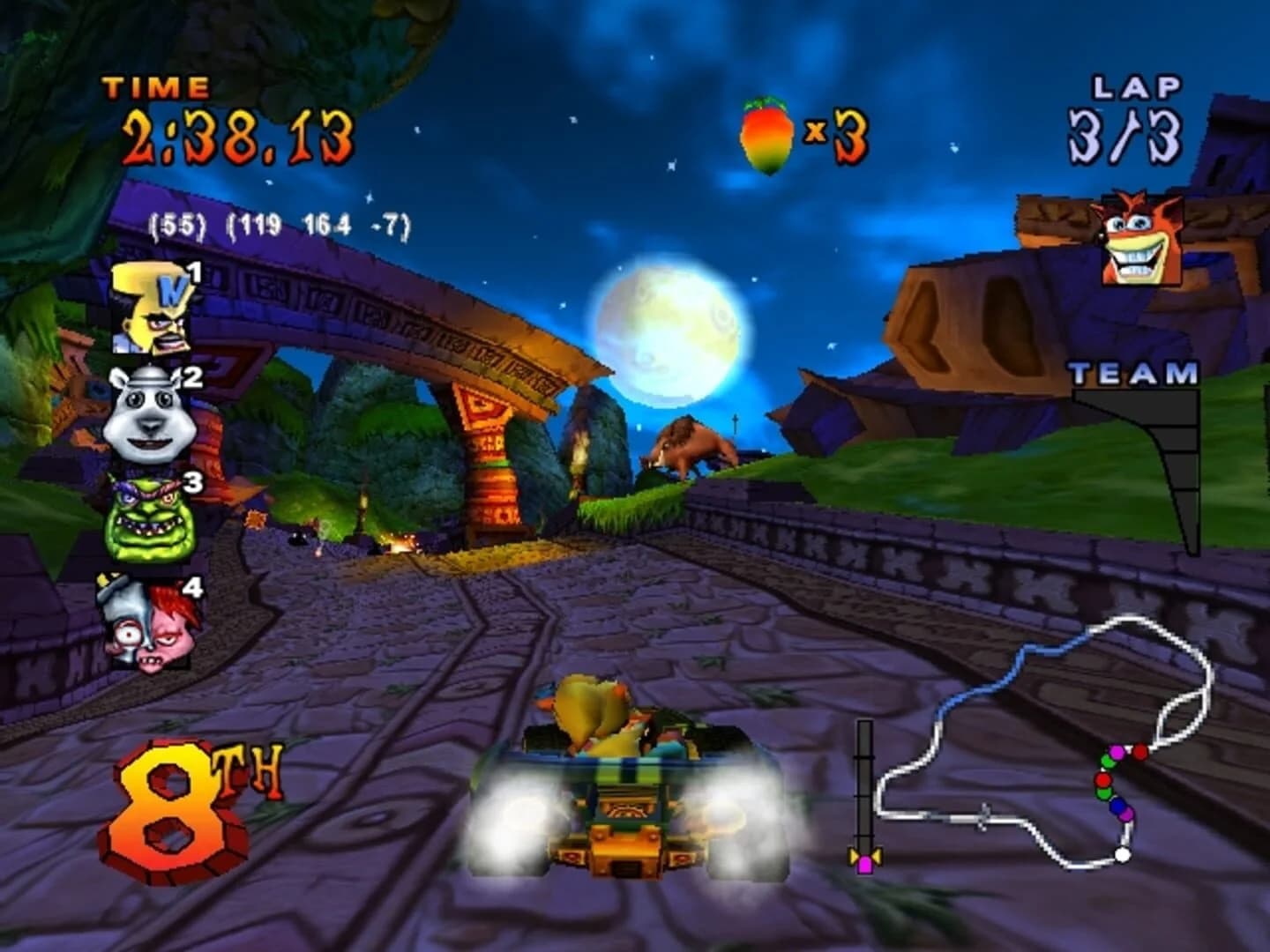Select the white player dot on the minimap
The height and width of the screenshot is (952, 1270).
point(1122,854)
